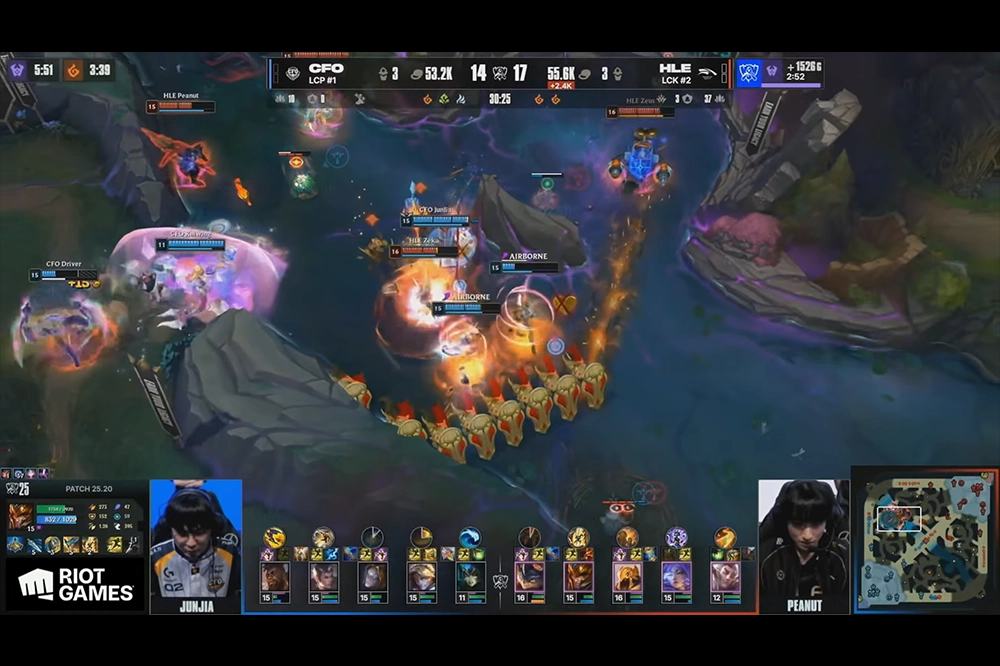Click the minimap in the corner
This screenshot has height=666, width=1000.
922,540
